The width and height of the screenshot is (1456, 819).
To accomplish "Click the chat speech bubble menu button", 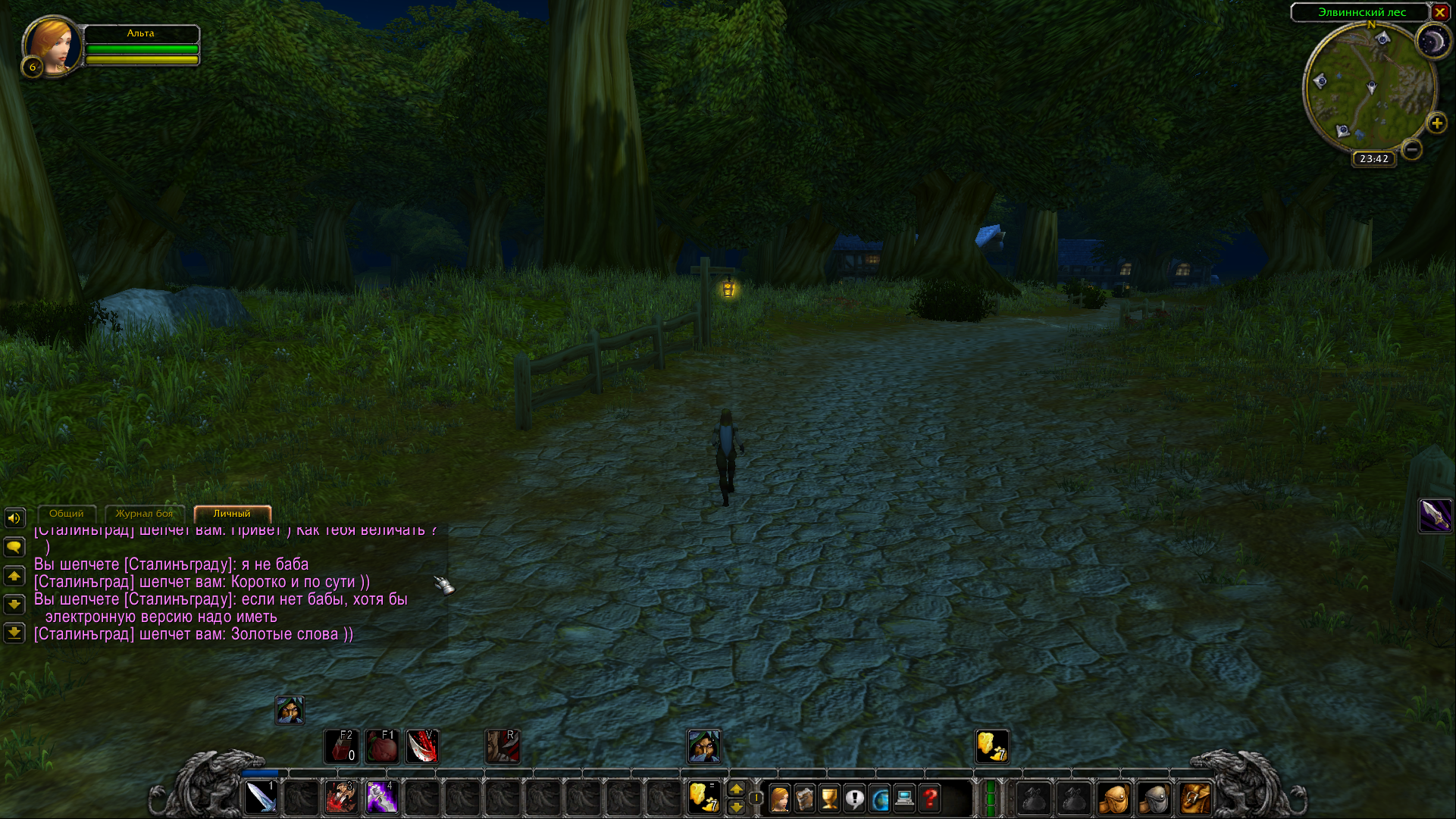I will pos(14,547).
